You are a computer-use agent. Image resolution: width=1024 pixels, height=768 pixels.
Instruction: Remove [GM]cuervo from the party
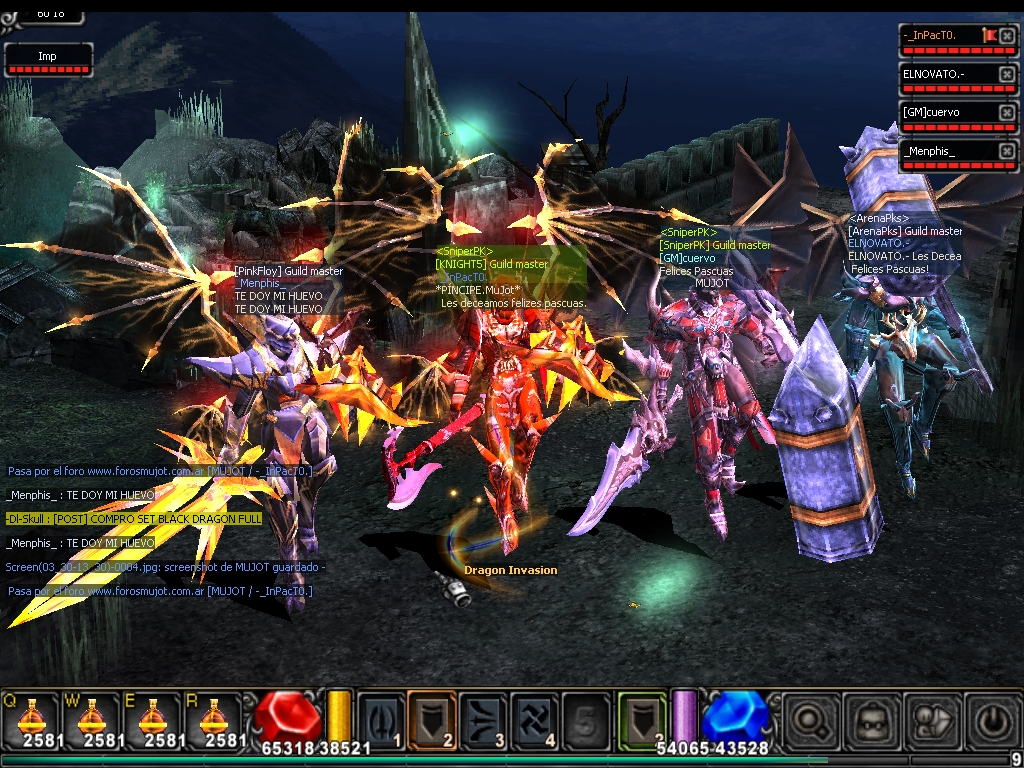tap(1006, 113)
